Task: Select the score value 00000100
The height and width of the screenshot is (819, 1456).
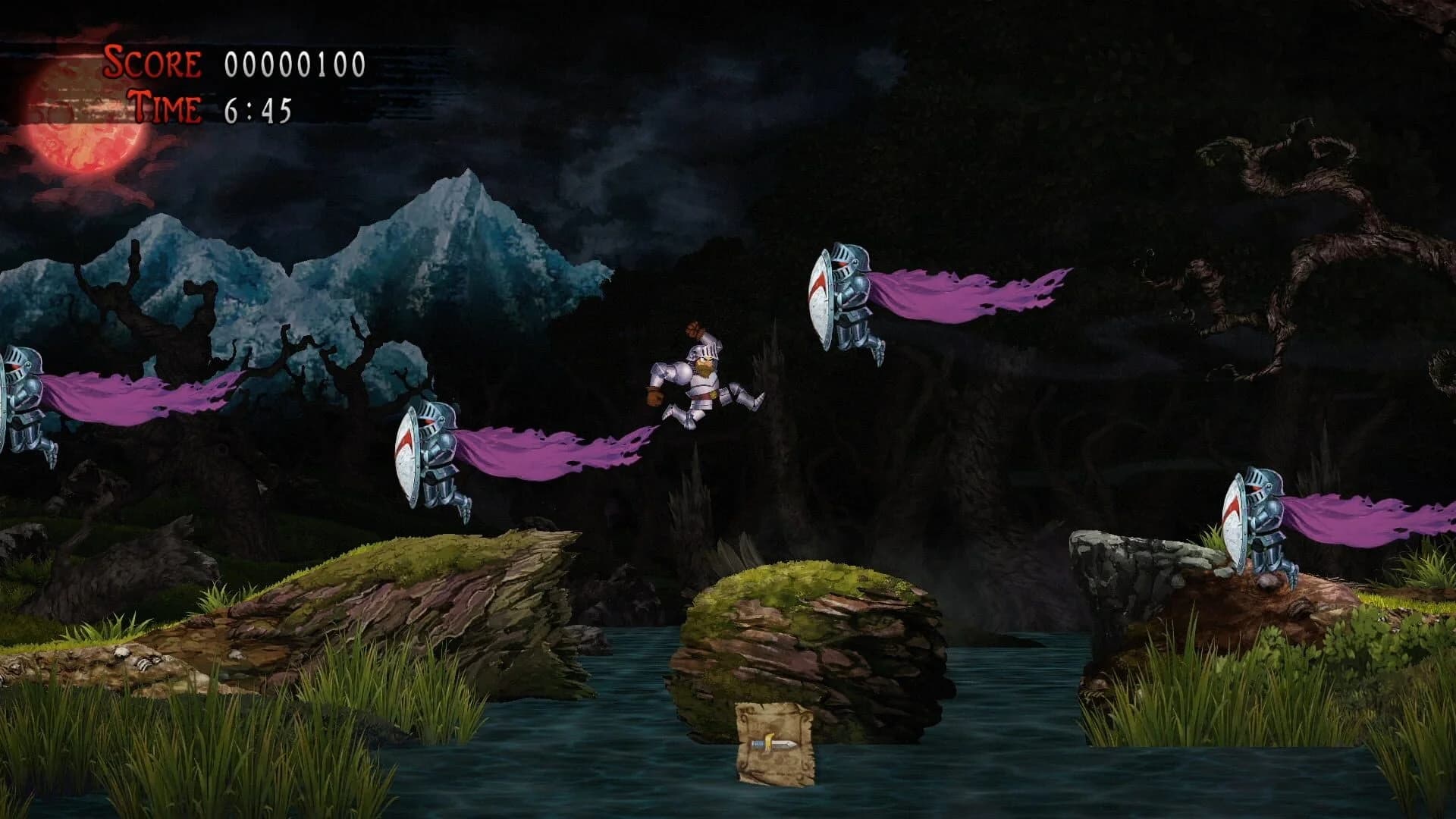Action: (290, 64)
